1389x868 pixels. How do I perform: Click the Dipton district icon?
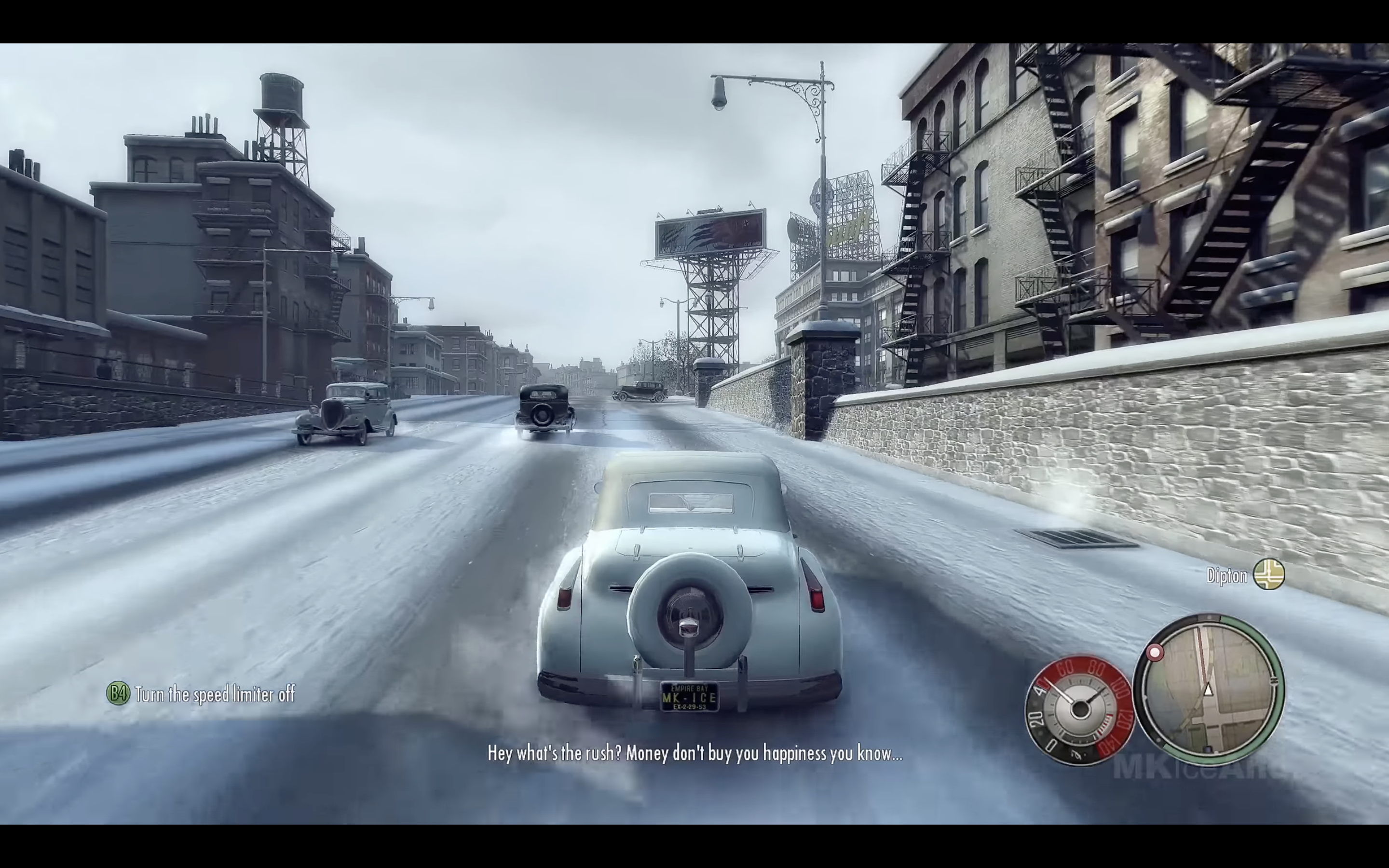[1268, 574]
